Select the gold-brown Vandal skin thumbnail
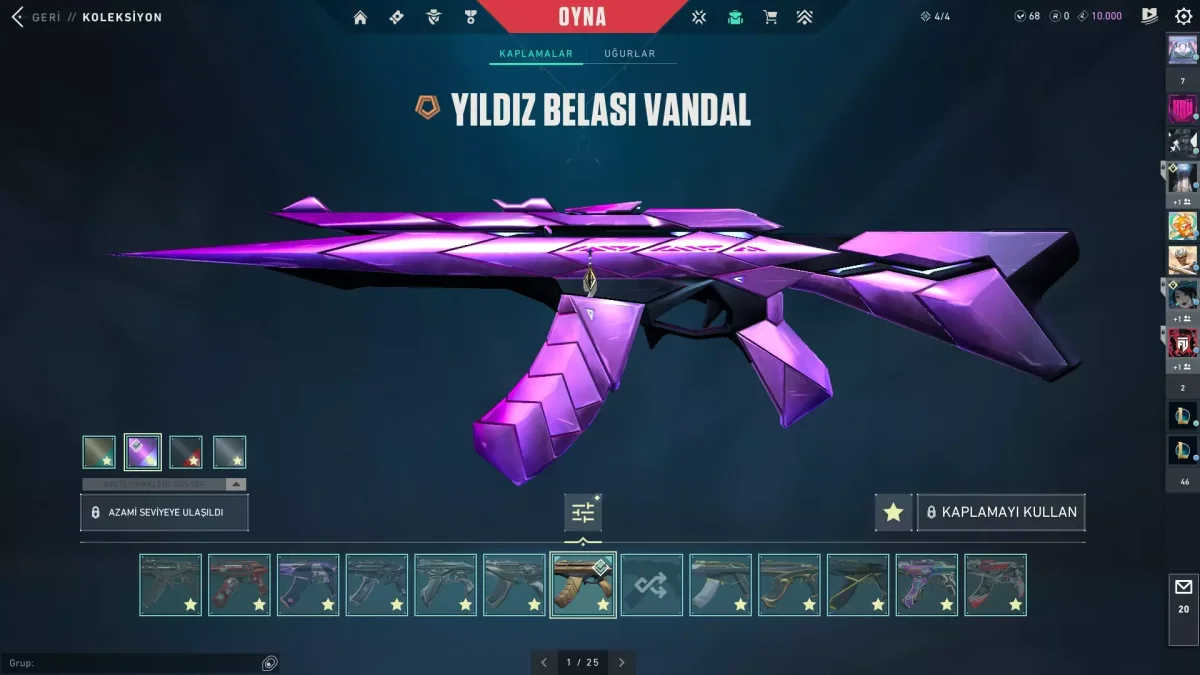 point(582,585)
